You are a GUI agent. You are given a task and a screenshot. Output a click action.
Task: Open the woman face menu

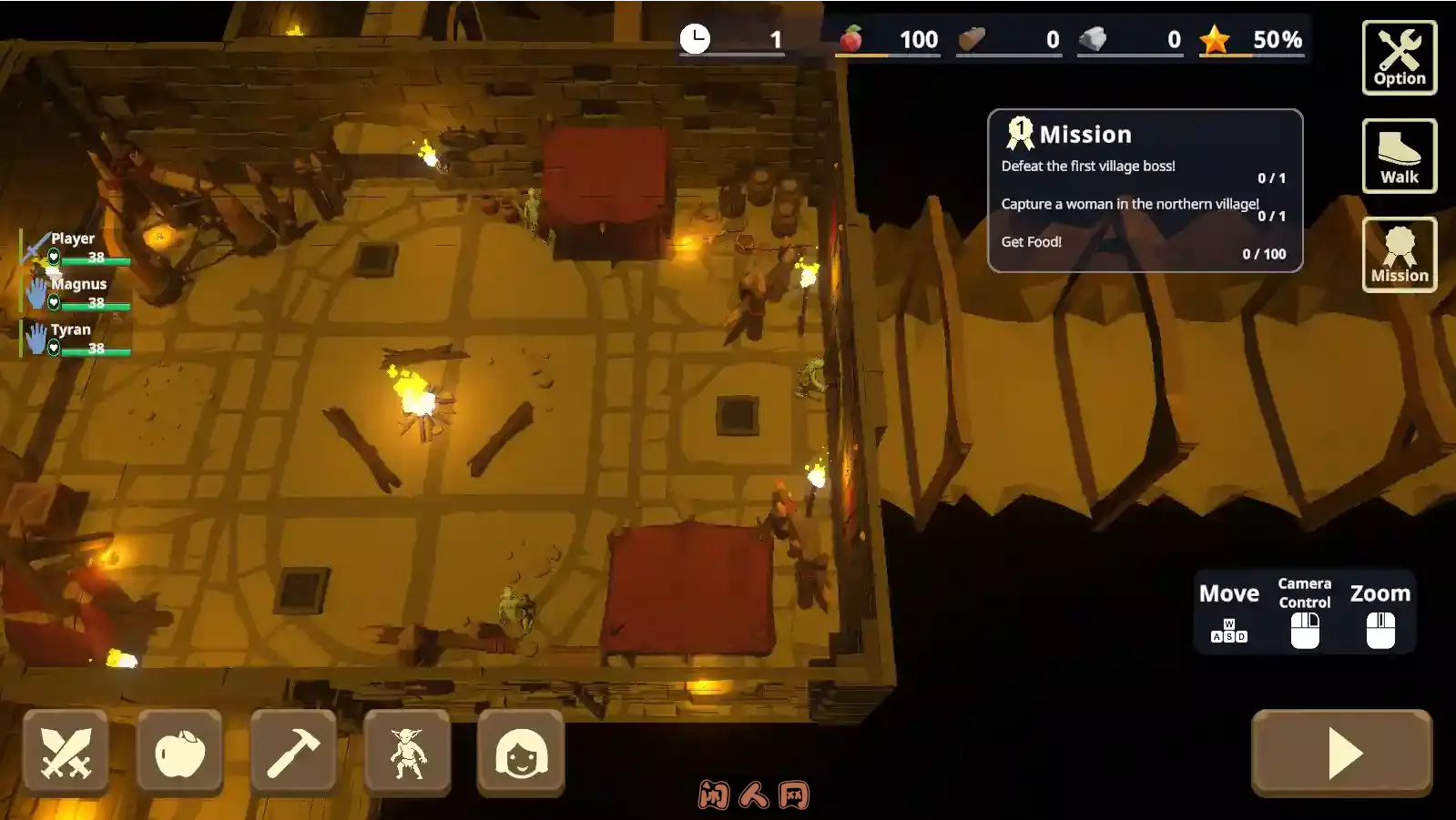pyautogui.click(x=521, y=753)
